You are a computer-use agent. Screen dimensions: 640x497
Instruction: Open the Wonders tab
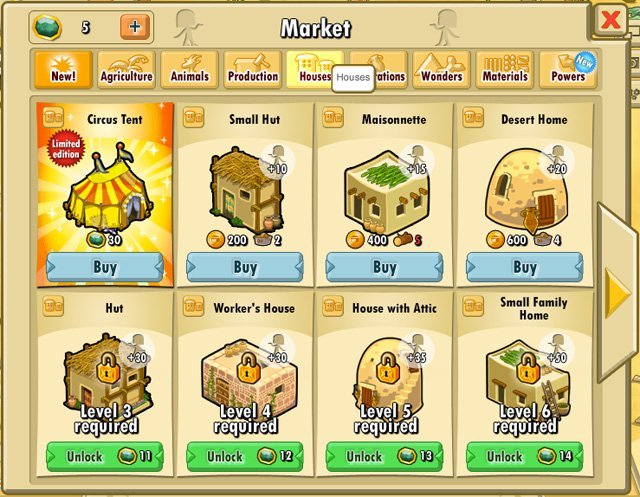tap(441, 70)
